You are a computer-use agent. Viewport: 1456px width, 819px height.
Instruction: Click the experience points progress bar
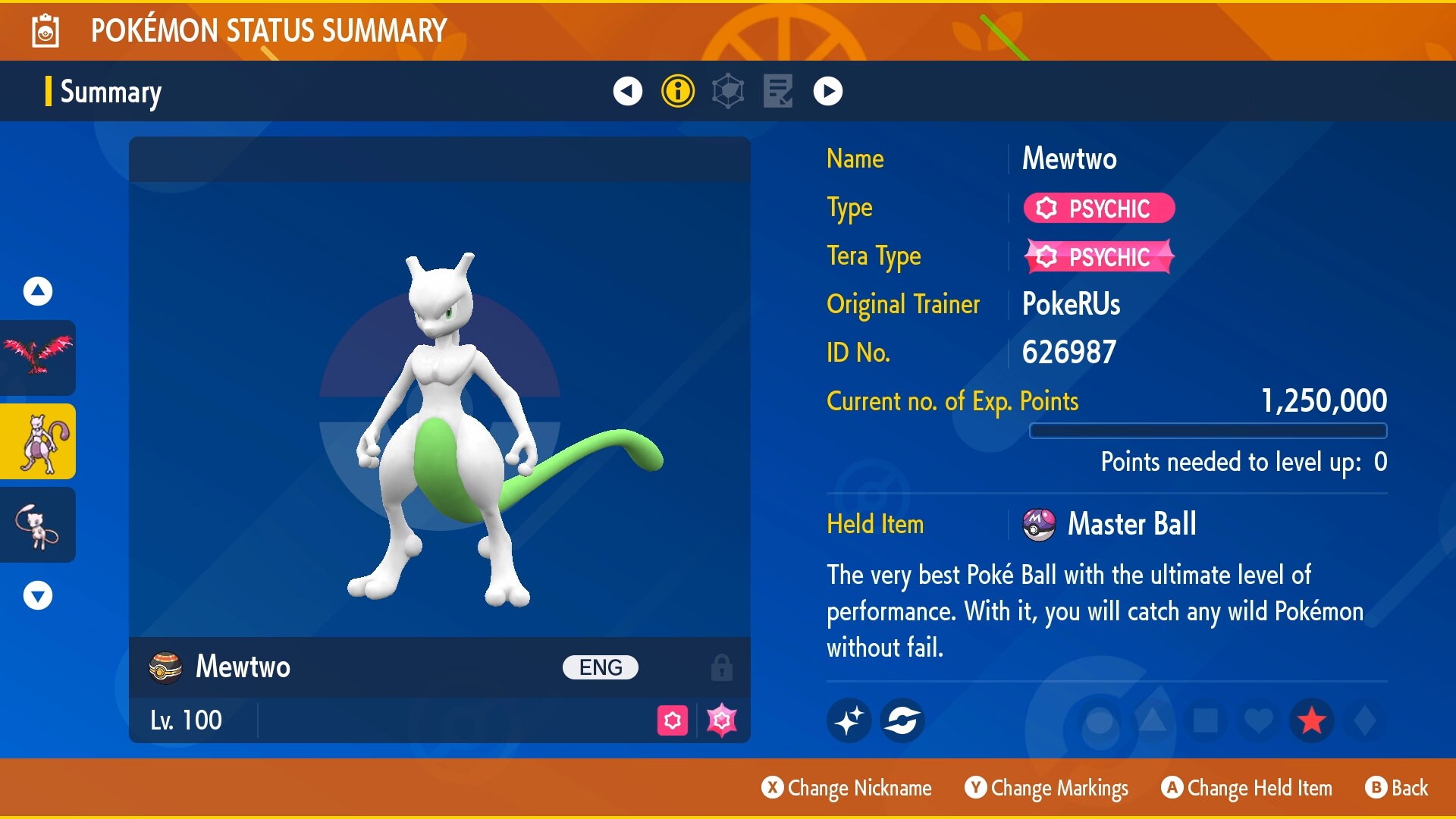[x=1209, y=430]
